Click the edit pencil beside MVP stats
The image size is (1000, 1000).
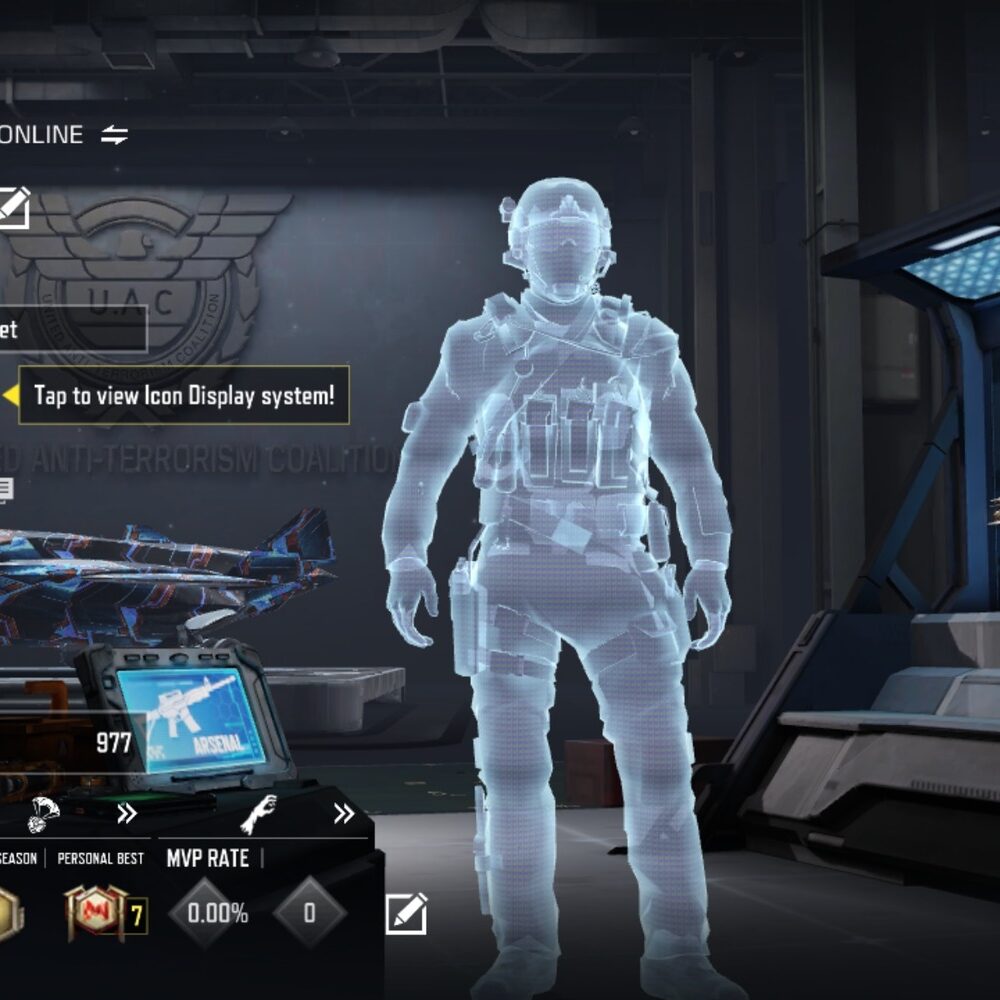(406, 913)
